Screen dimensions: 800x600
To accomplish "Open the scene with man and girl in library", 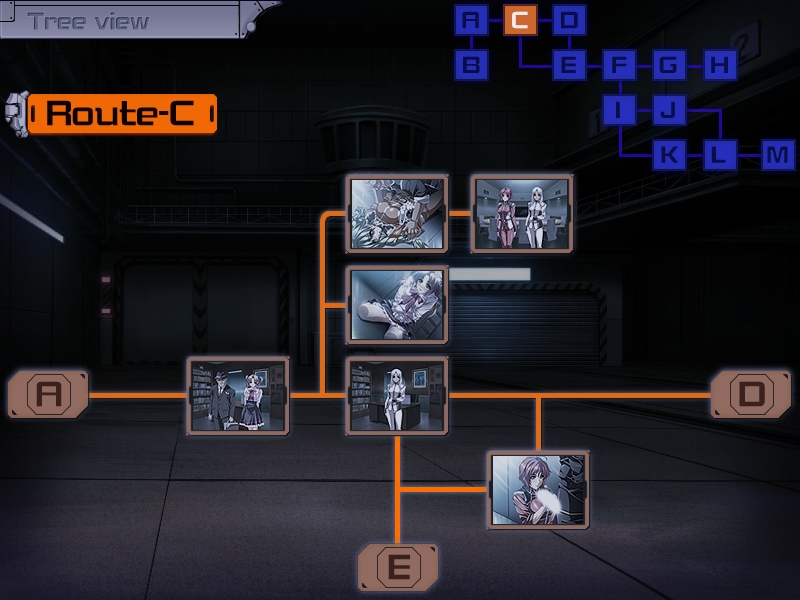I will pyautogui.click(x=238, y=395).
